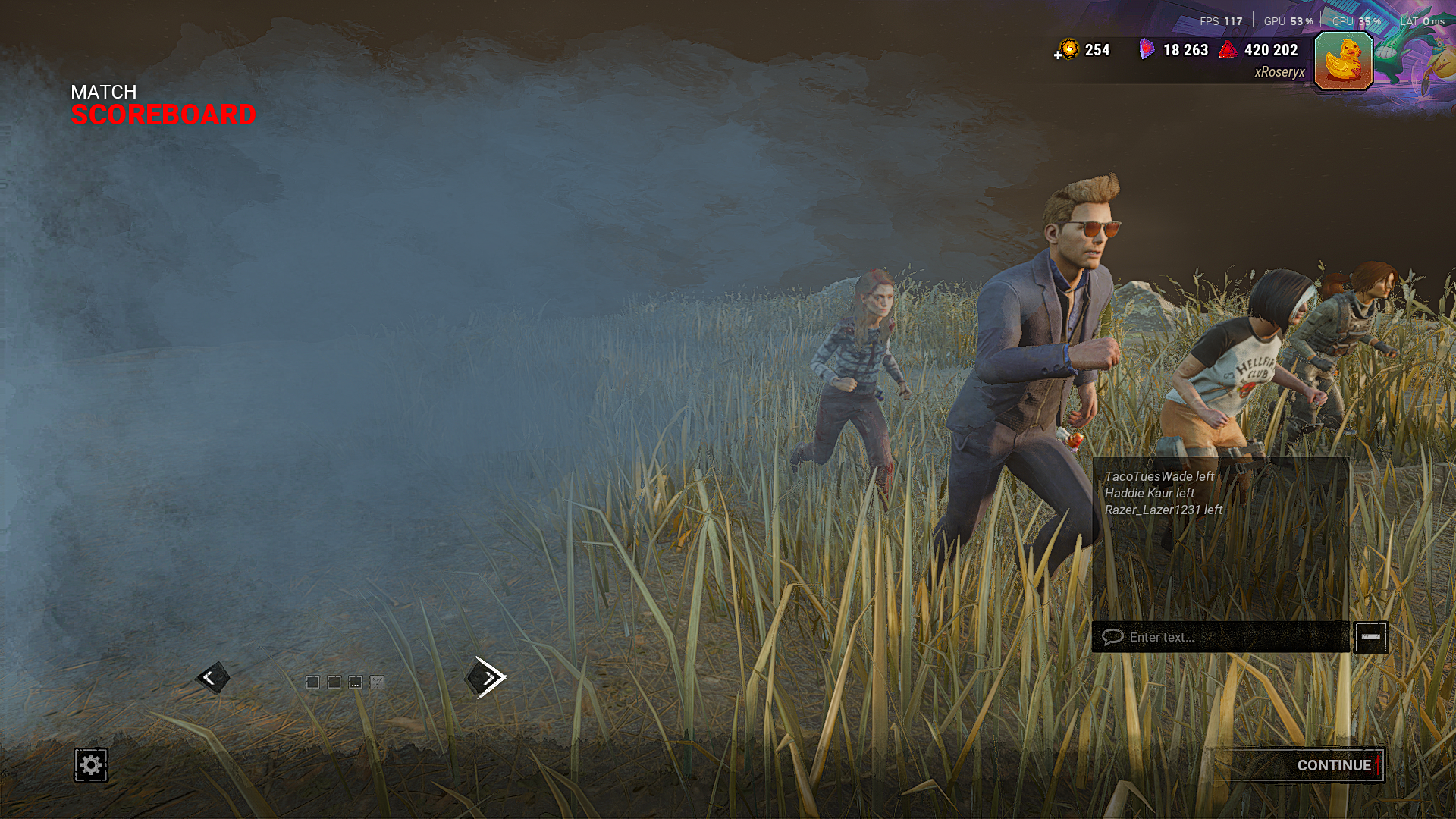
Task: Add more Auric Cells with plus icon
Action: pos(1059,55)
